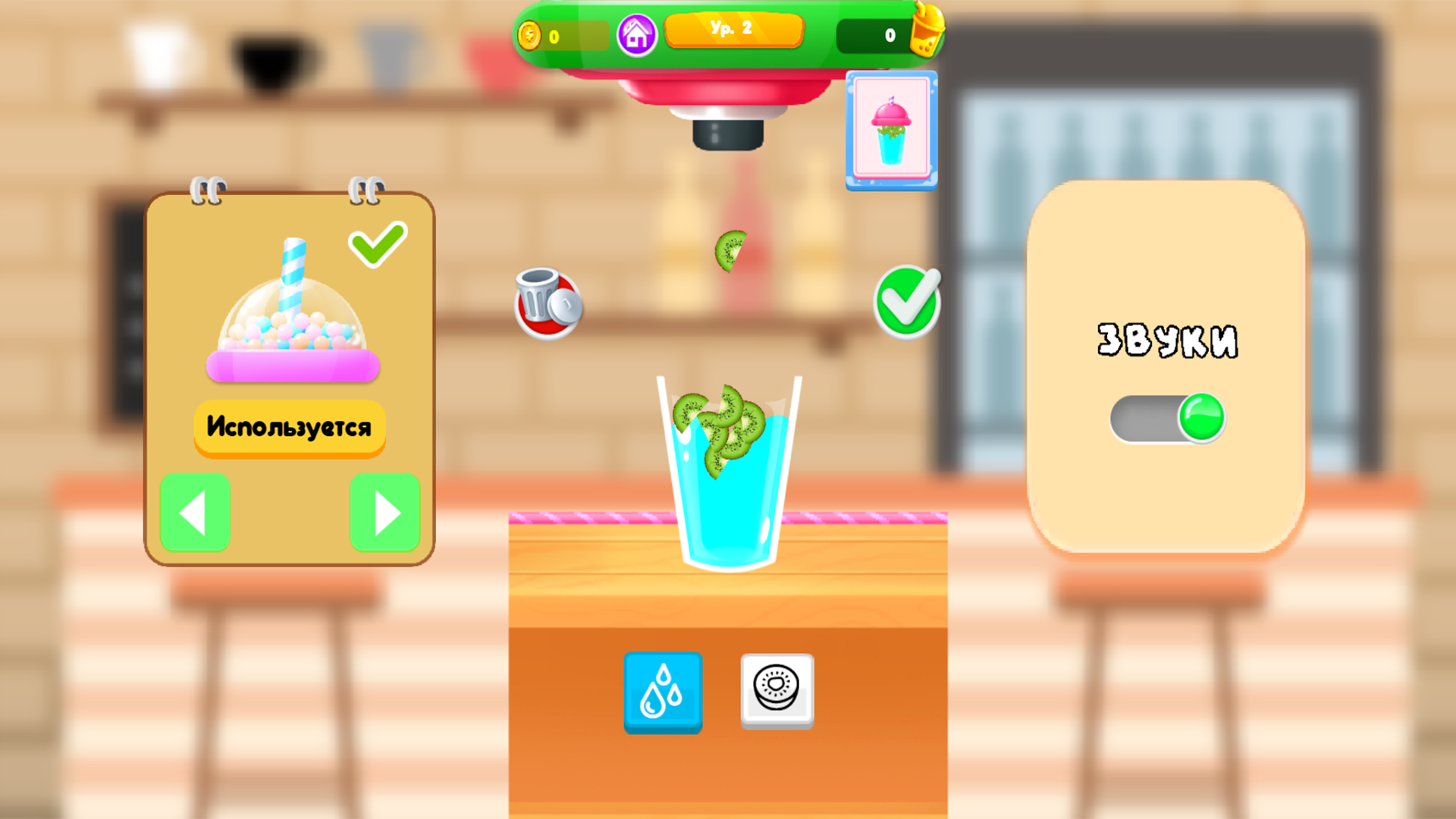Click the coin counter icon

[529, 33]
